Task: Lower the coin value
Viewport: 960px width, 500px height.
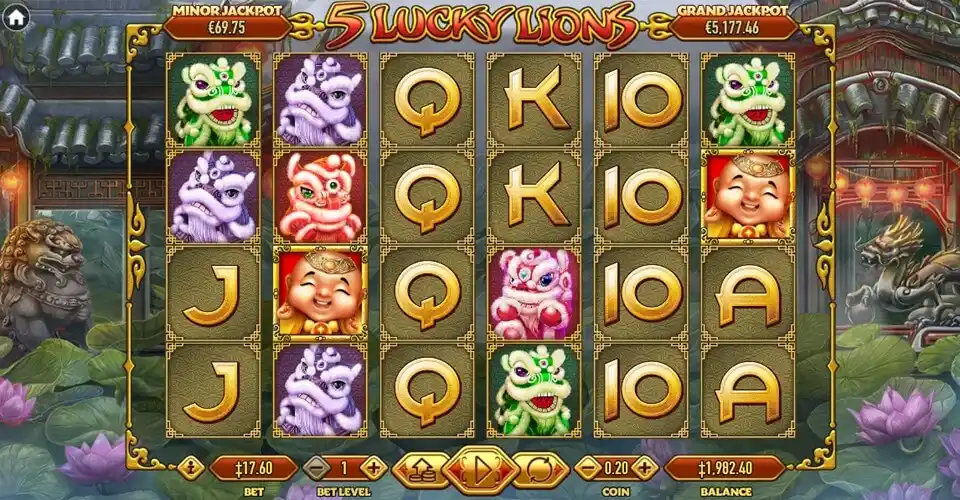Action: tap(589, 467)
